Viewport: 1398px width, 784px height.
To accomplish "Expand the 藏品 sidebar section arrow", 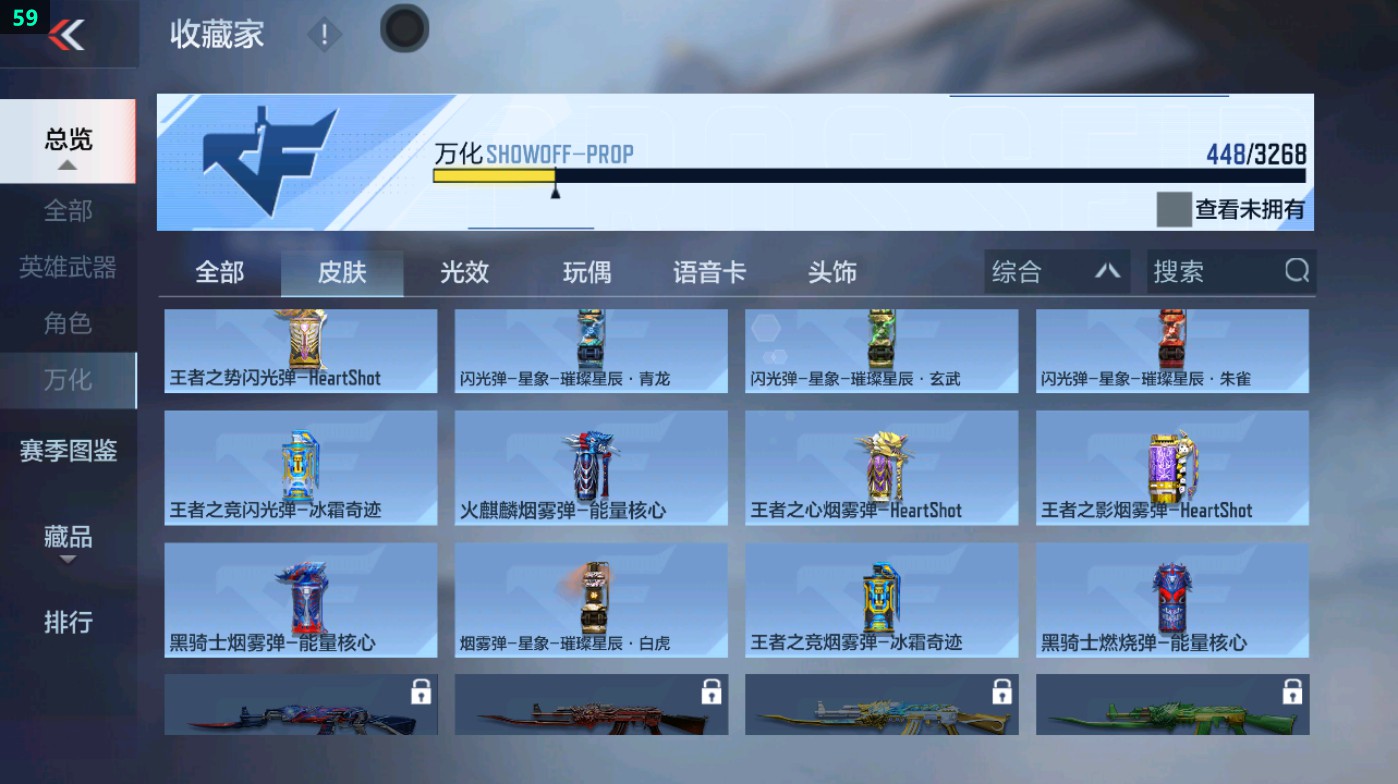I will 67,558.
